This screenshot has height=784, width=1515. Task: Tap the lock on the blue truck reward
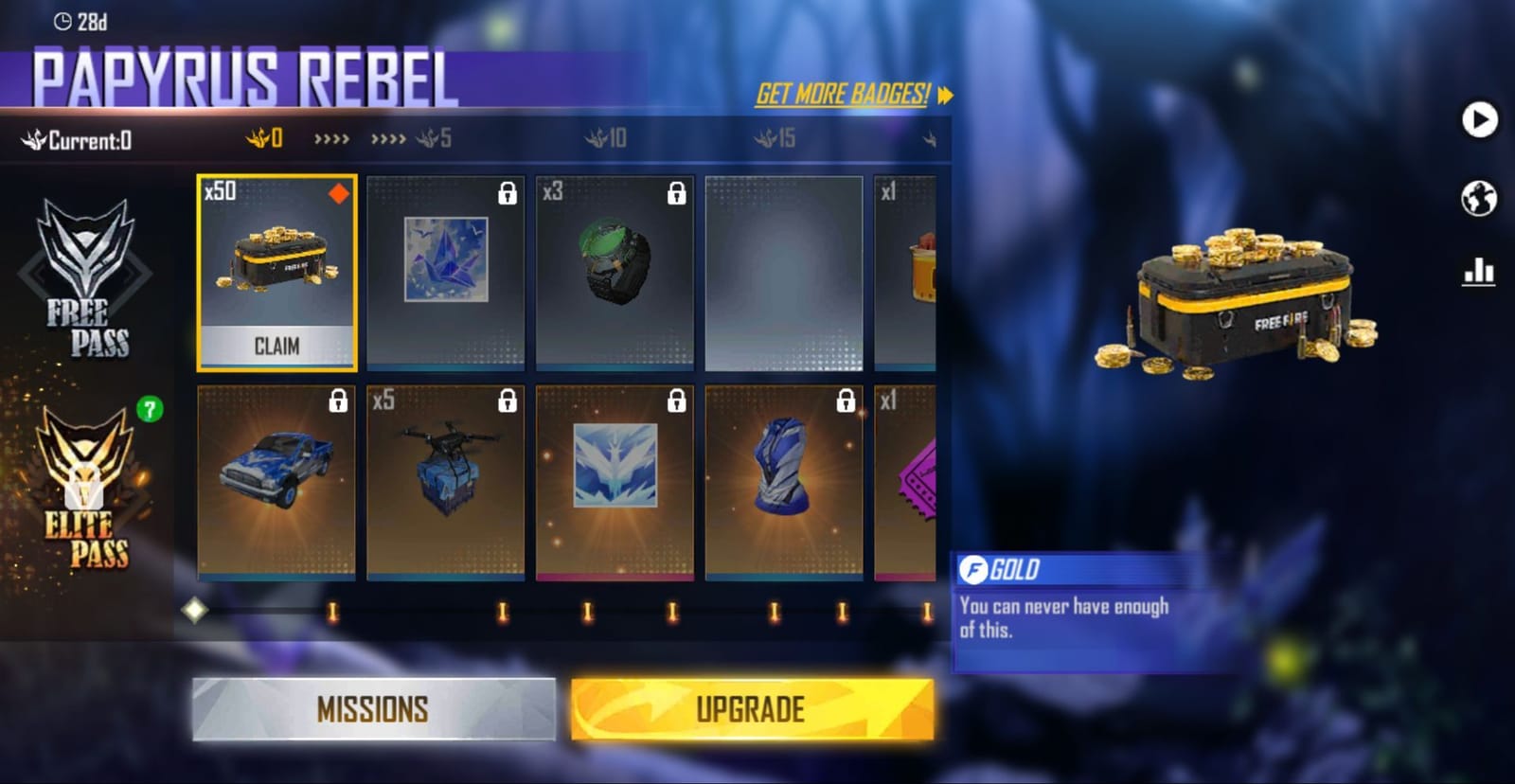[336, 402]
